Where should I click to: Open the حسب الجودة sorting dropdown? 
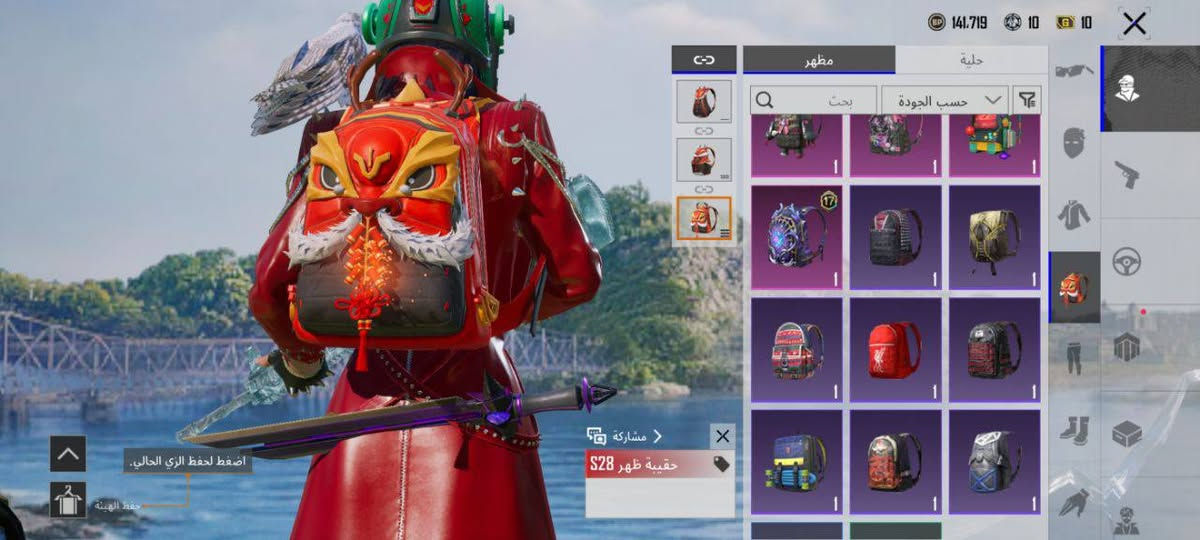944,100
